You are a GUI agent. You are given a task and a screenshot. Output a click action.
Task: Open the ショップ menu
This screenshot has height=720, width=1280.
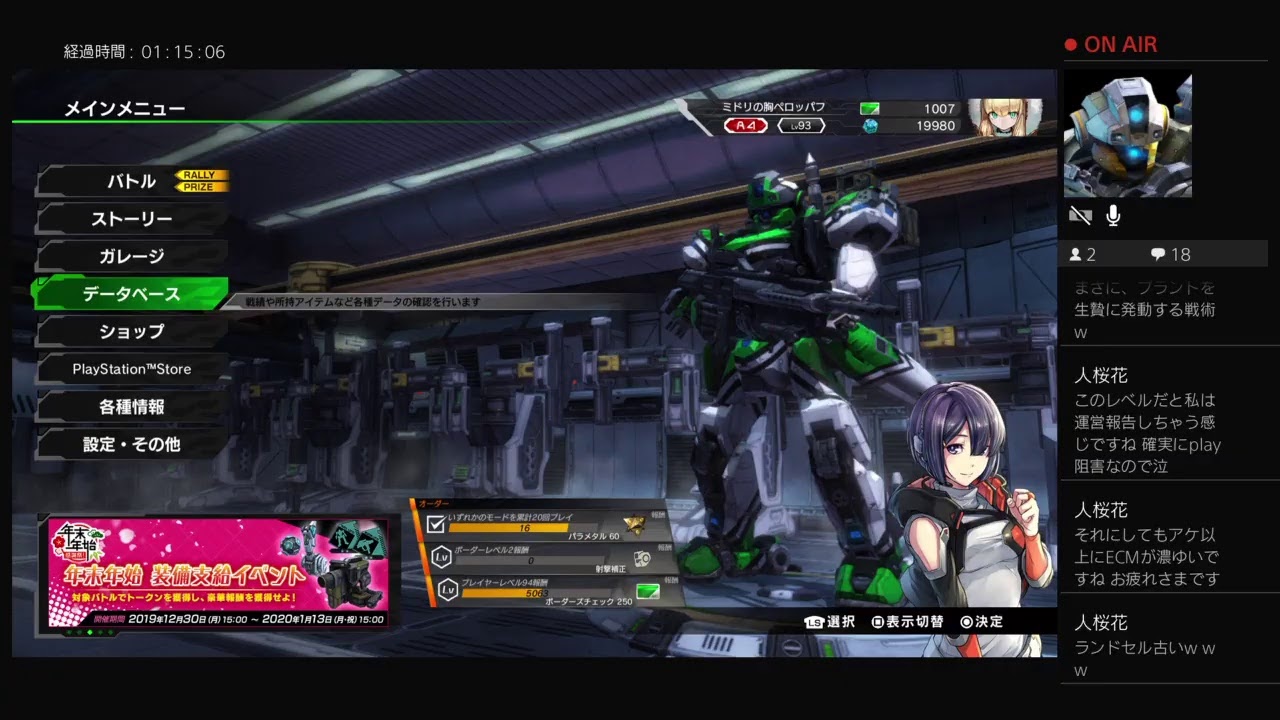tap(132, 331)
